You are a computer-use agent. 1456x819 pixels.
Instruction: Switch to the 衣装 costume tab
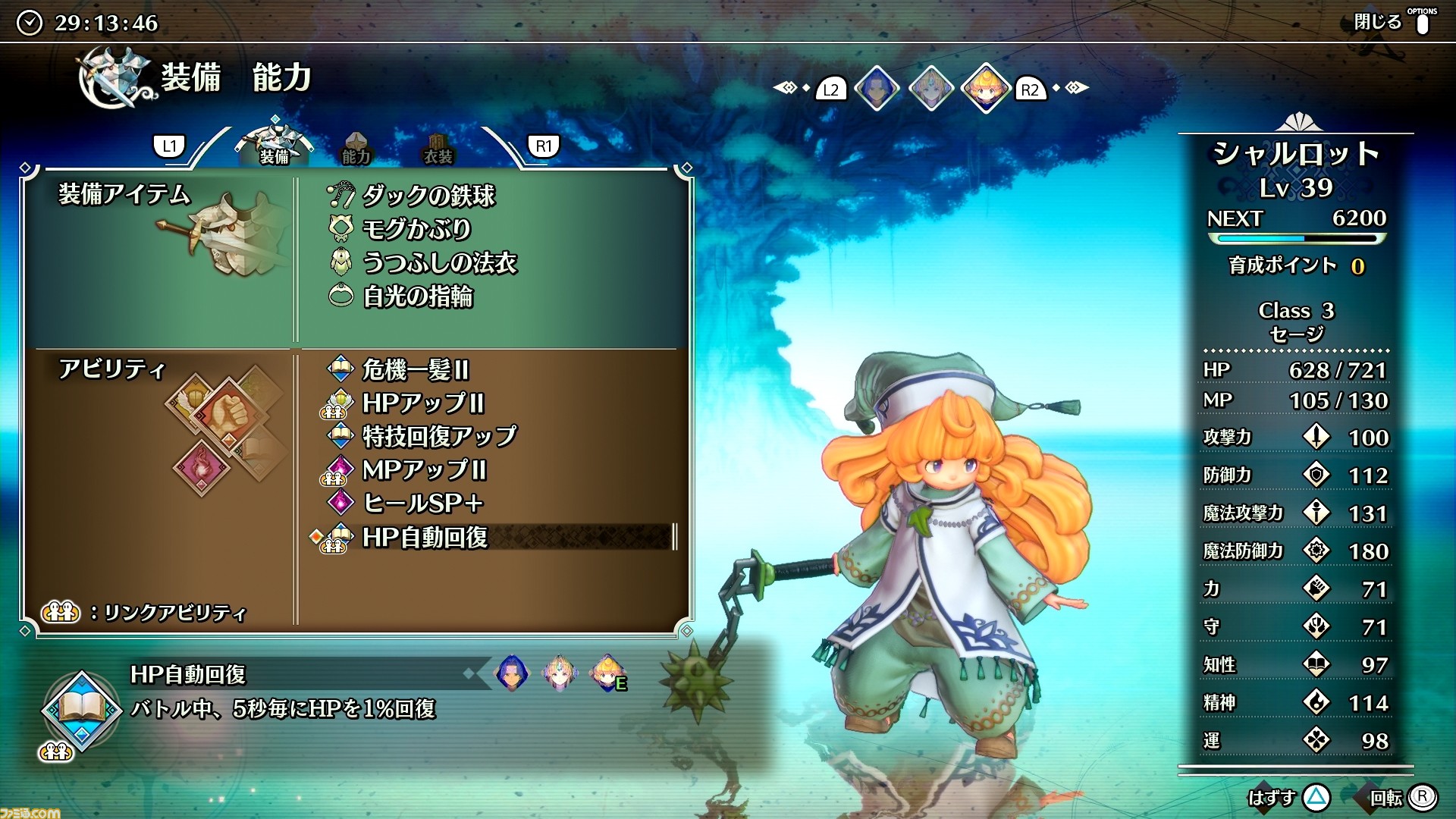click(x=438, y=149)
